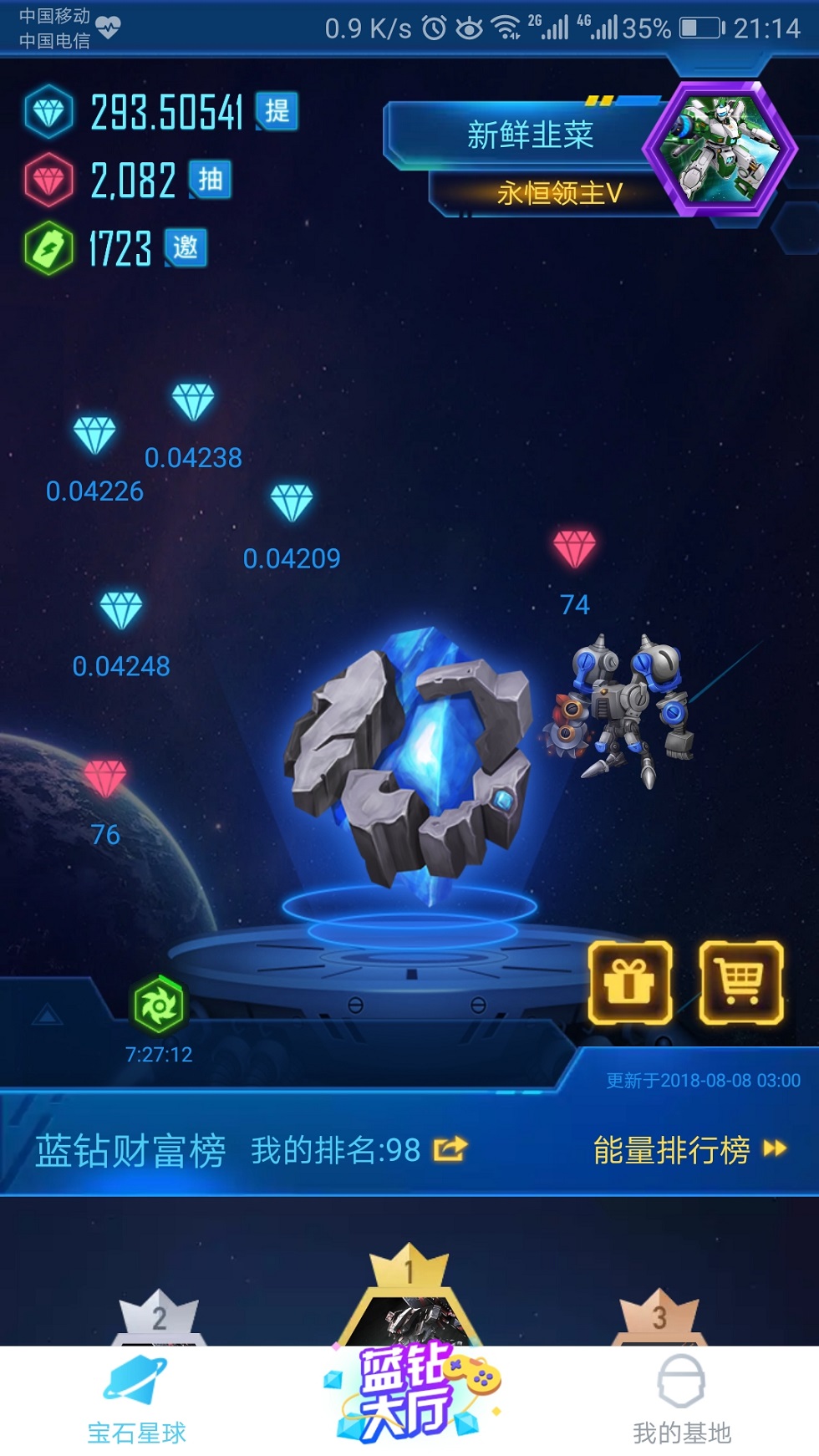Tap the 提 withdraw button beside blue diamonds
Viewport: 819px width, 1456px height.
click(277, 111)
